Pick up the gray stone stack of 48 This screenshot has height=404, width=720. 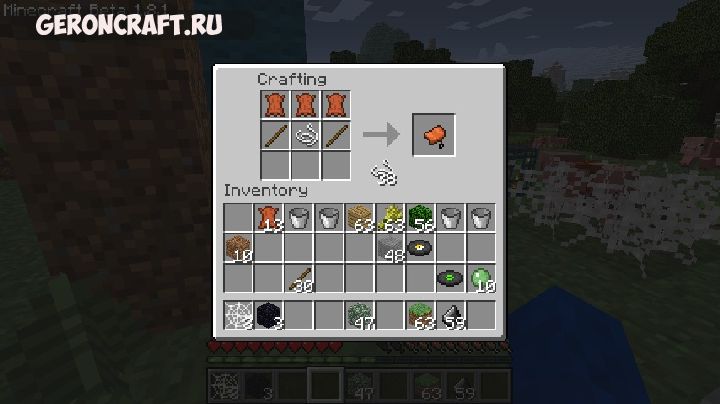389,247
